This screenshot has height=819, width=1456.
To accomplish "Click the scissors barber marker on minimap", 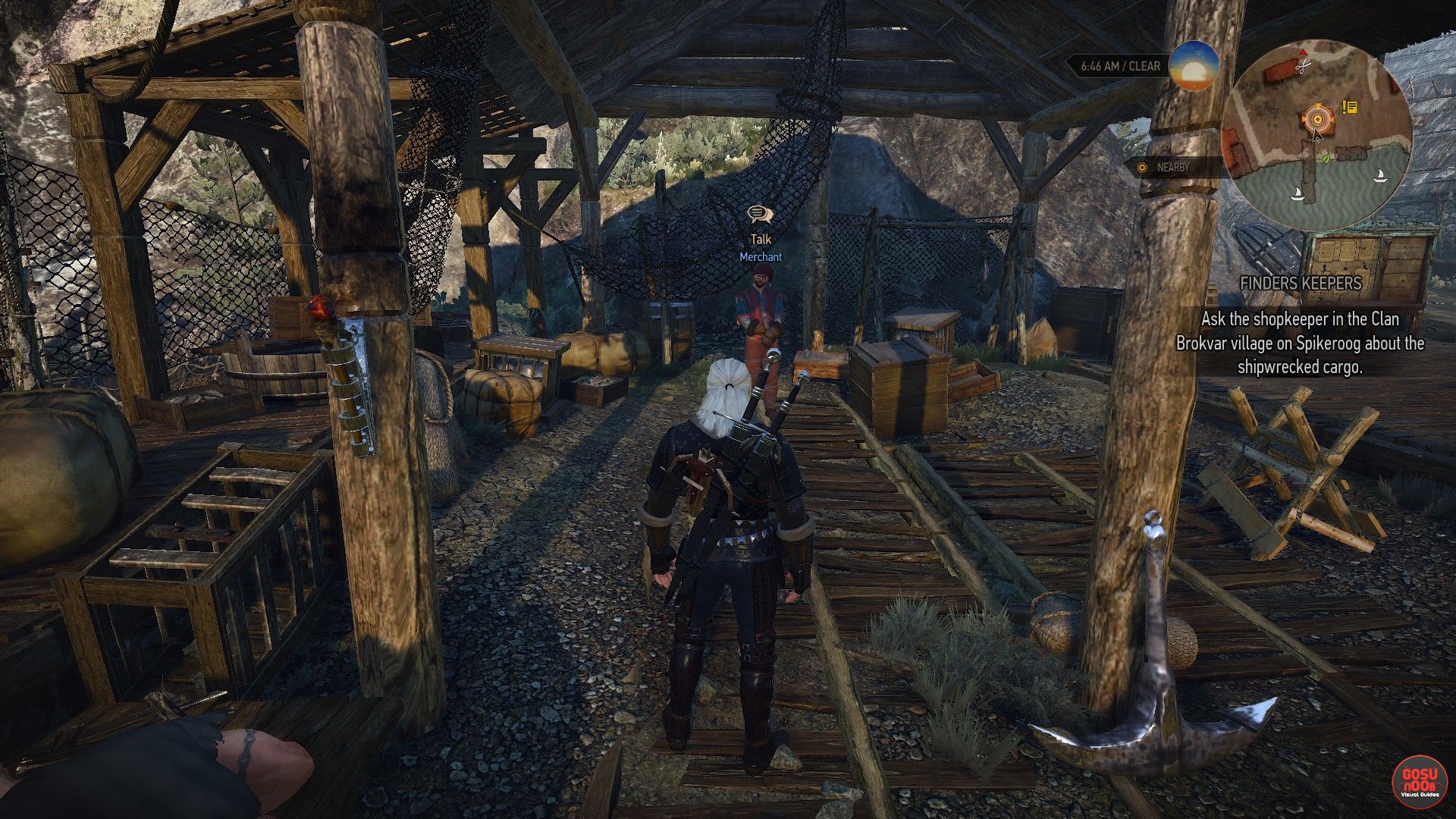I will click(1303, 67).
